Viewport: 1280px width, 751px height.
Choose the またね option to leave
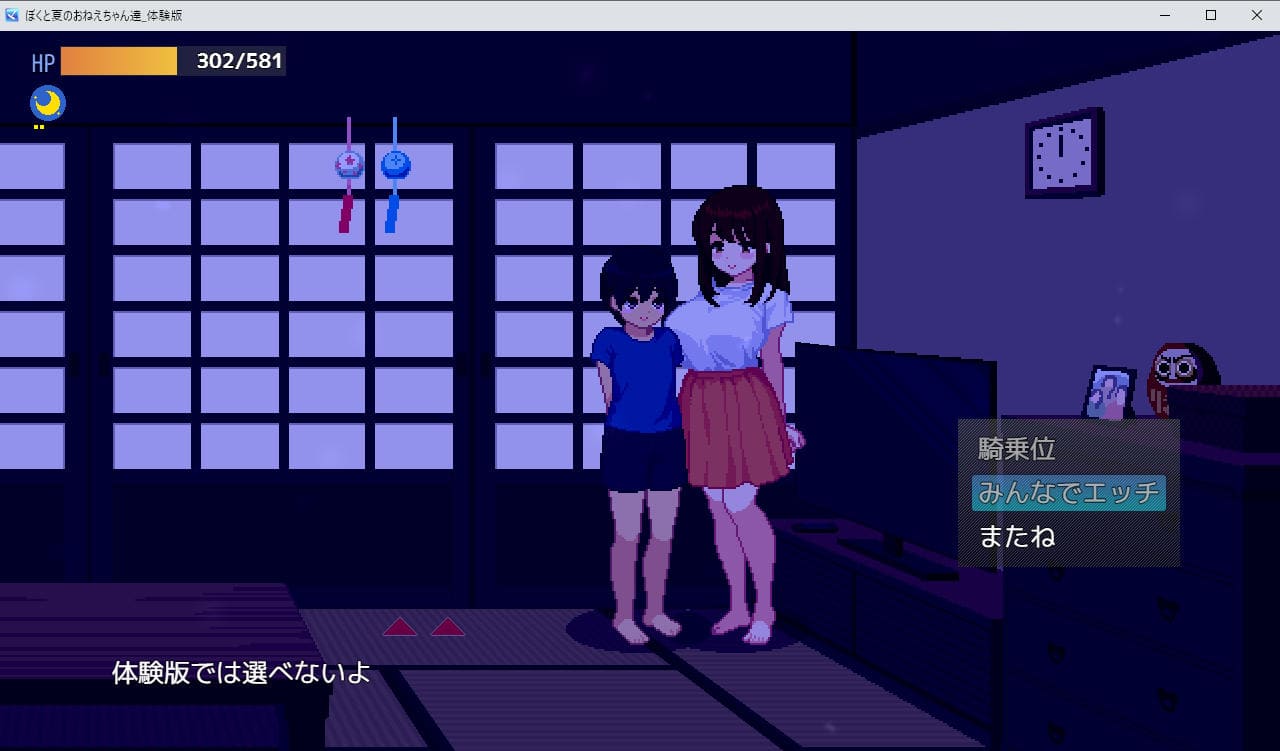click(x=1017, y=537)
